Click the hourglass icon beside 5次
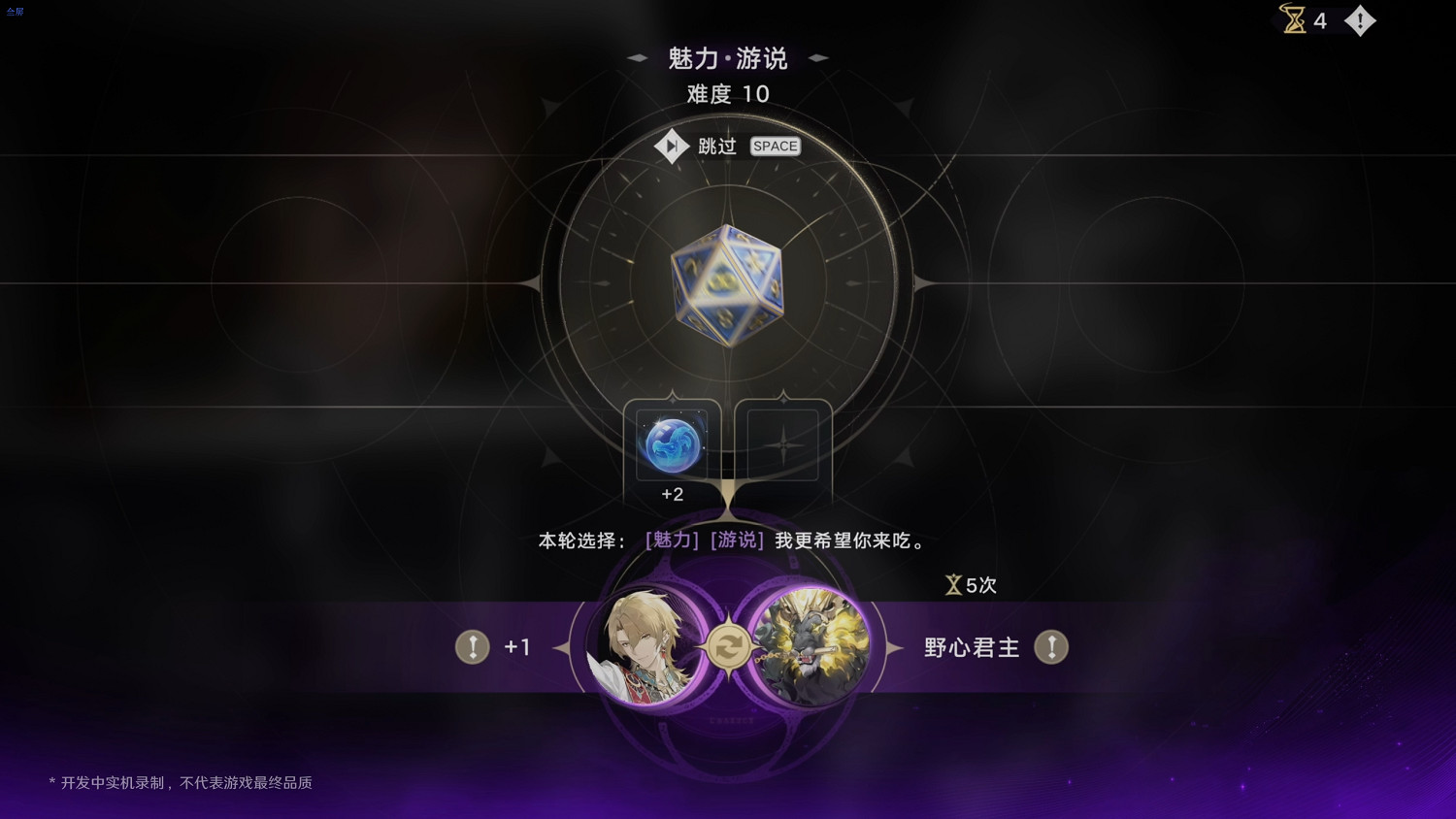Viewport: 1456px width, 819px height. 954,584
